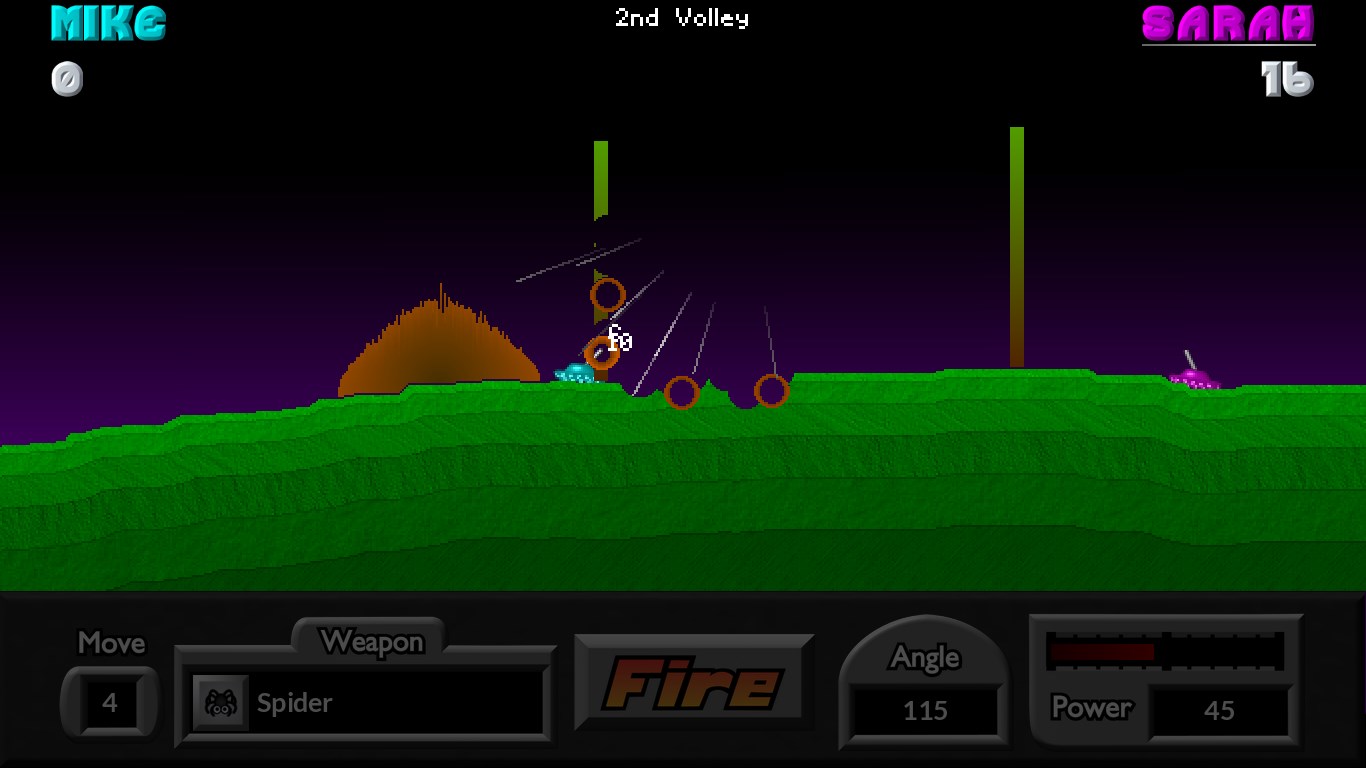Viewport: 1366px width, 768px height.
Task: Fire the selected weapon
Action: coord(693,683)
